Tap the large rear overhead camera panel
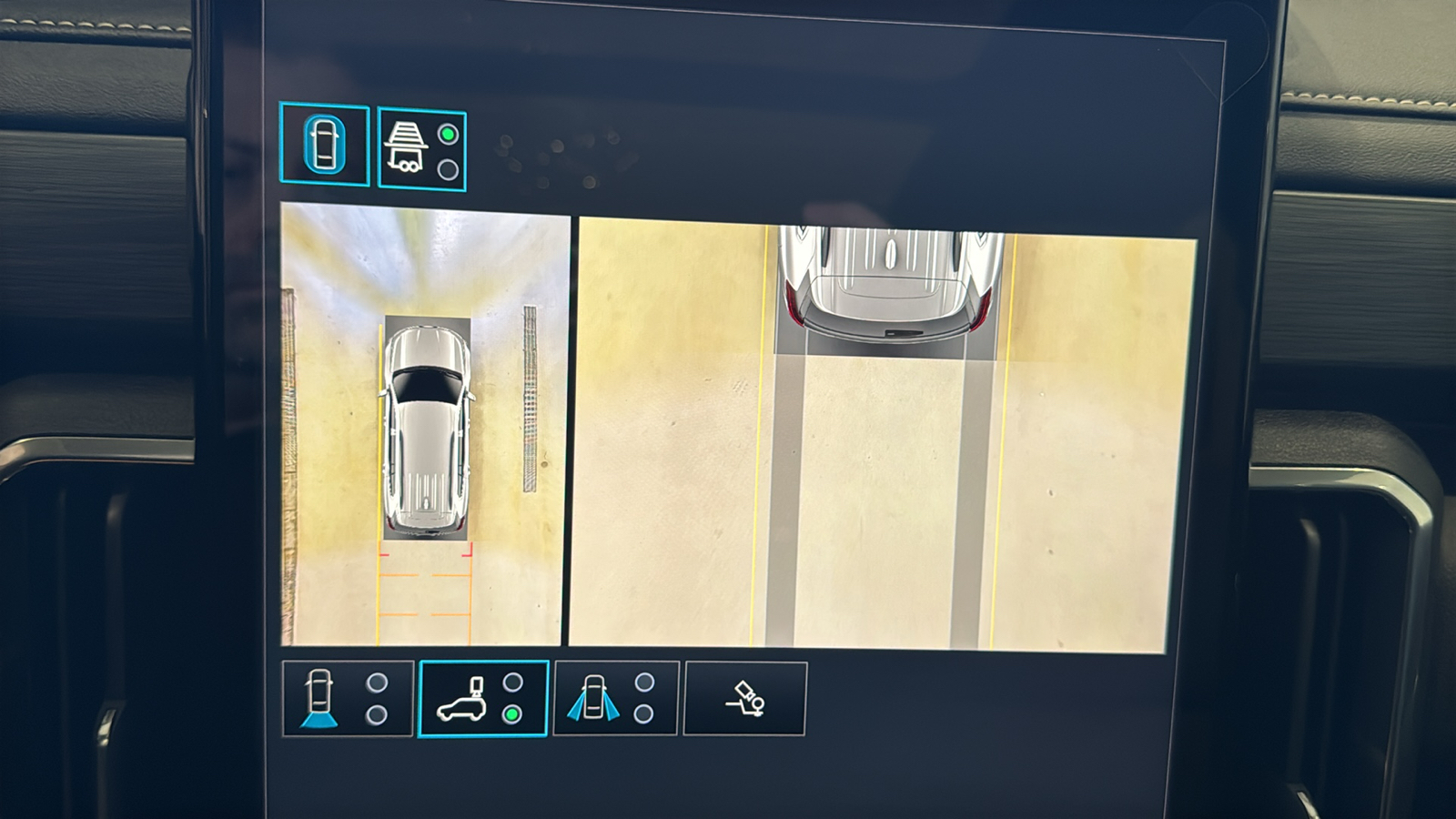 881,437
